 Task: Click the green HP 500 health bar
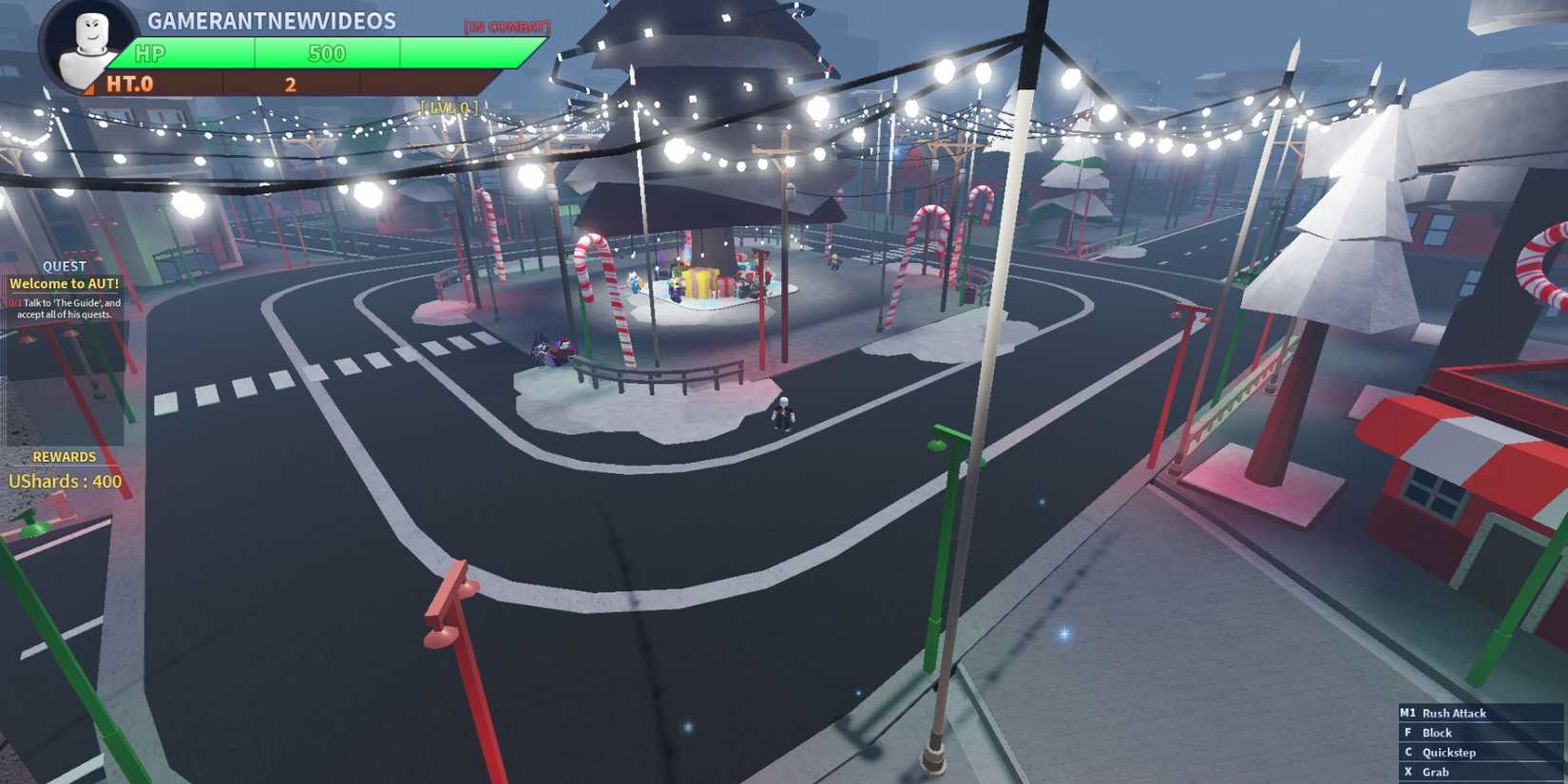point(325,54)
